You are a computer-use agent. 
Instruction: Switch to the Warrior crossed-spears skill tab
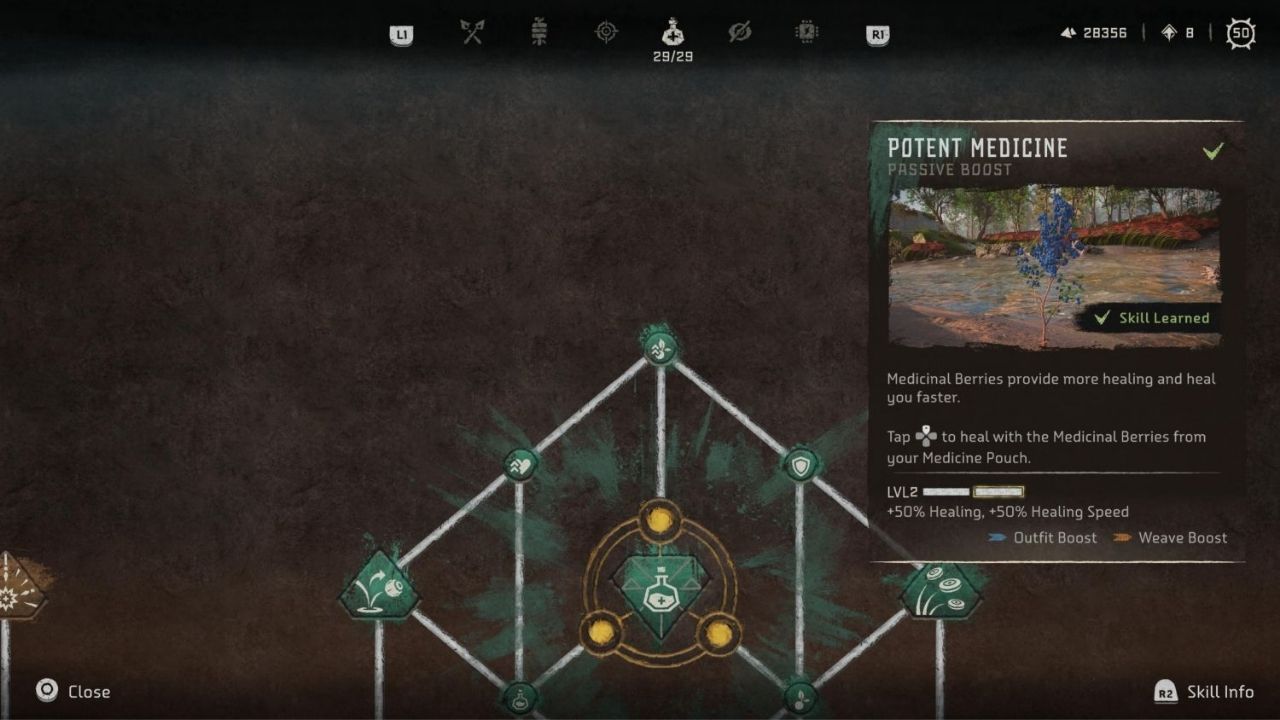click(x=472, y=33)
